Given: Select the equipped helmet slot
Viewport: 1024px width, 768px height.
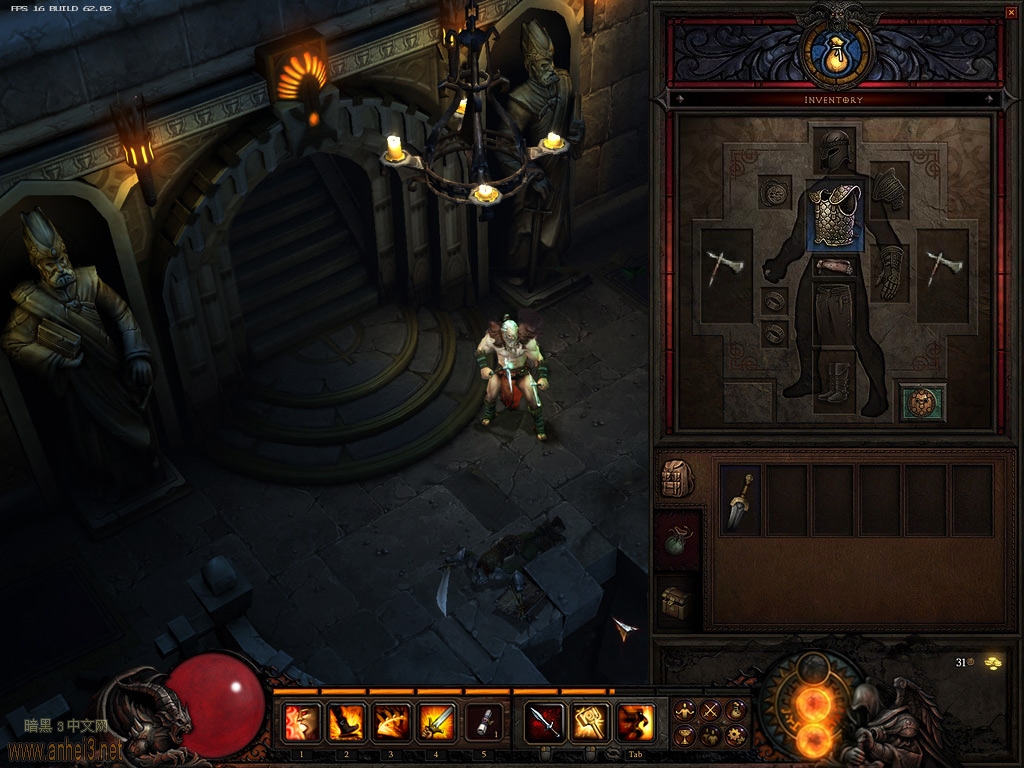Looking at the screenshot, I should click(x=833, y=151).
